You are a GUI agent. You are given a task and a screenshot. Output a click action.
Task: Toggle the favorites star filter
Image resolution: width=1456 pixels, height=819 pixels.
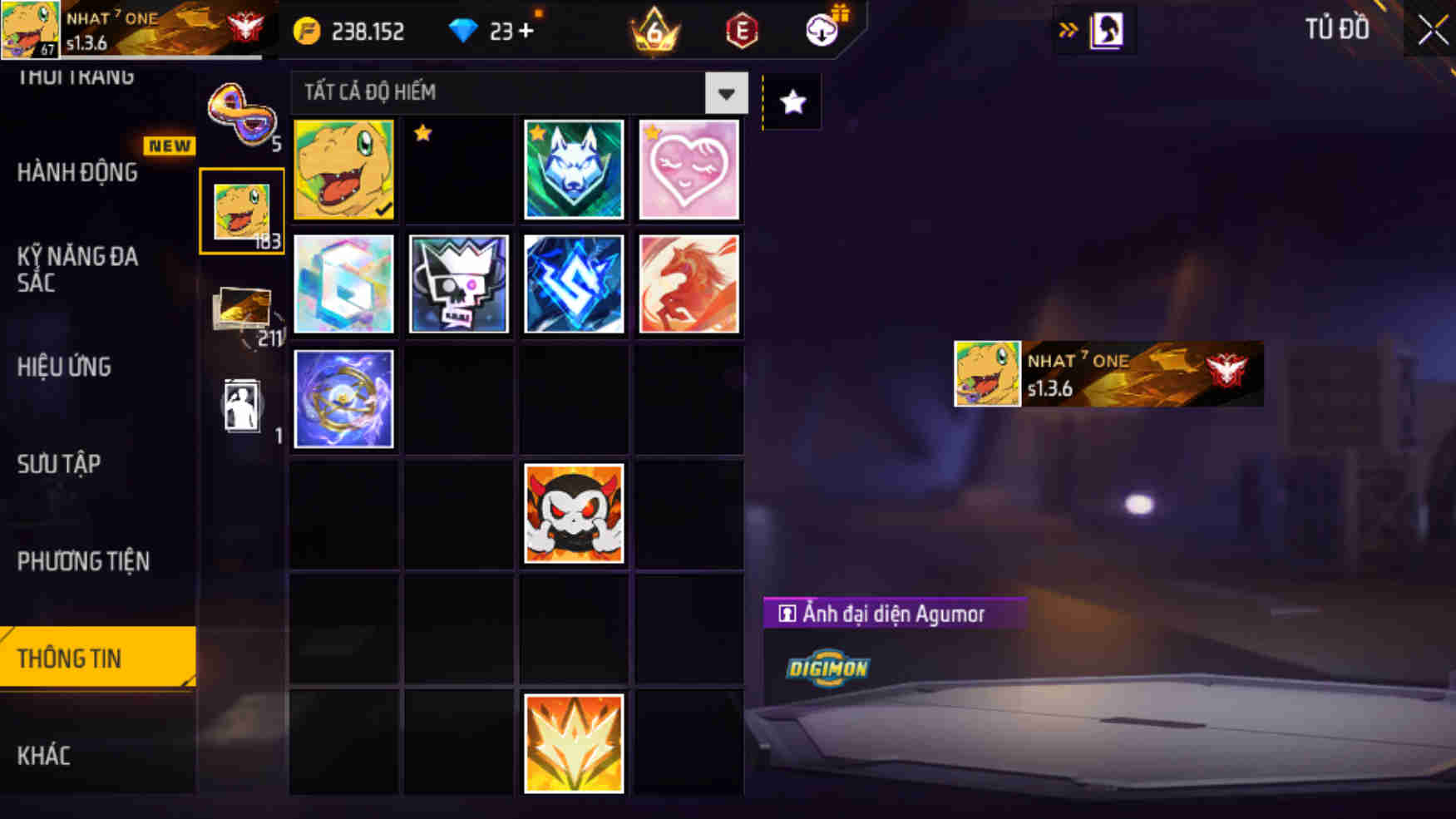click(x=792, y=101)
